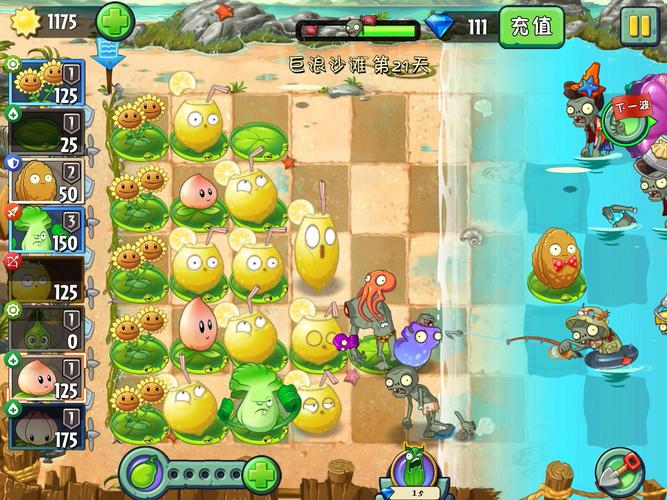Add more Plant Food with plus button
The image size is (667, 500).
261,472
